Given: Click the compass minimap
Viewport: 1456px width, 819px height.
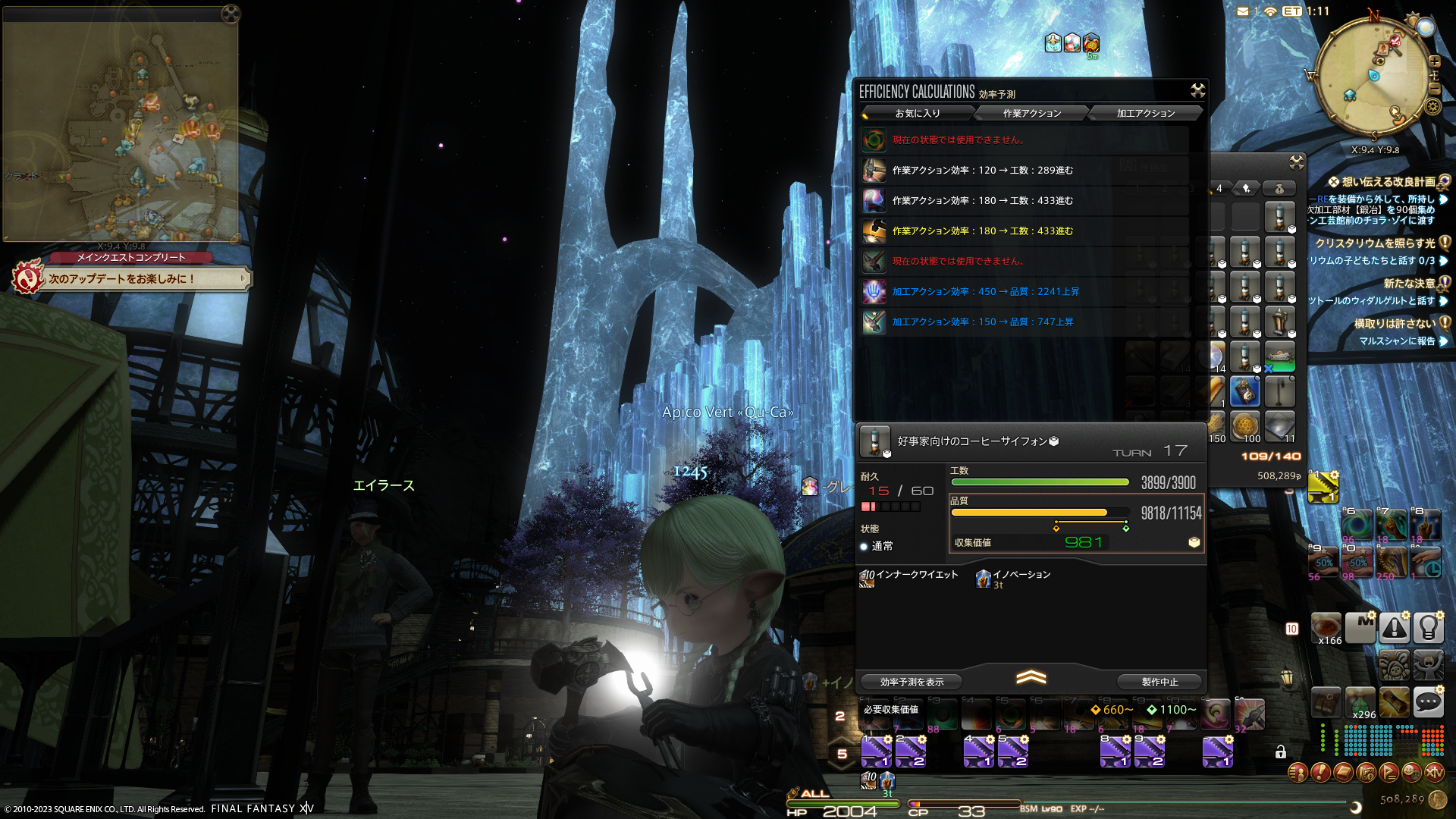Looking at the screenshot, I should click(1374, 76).
